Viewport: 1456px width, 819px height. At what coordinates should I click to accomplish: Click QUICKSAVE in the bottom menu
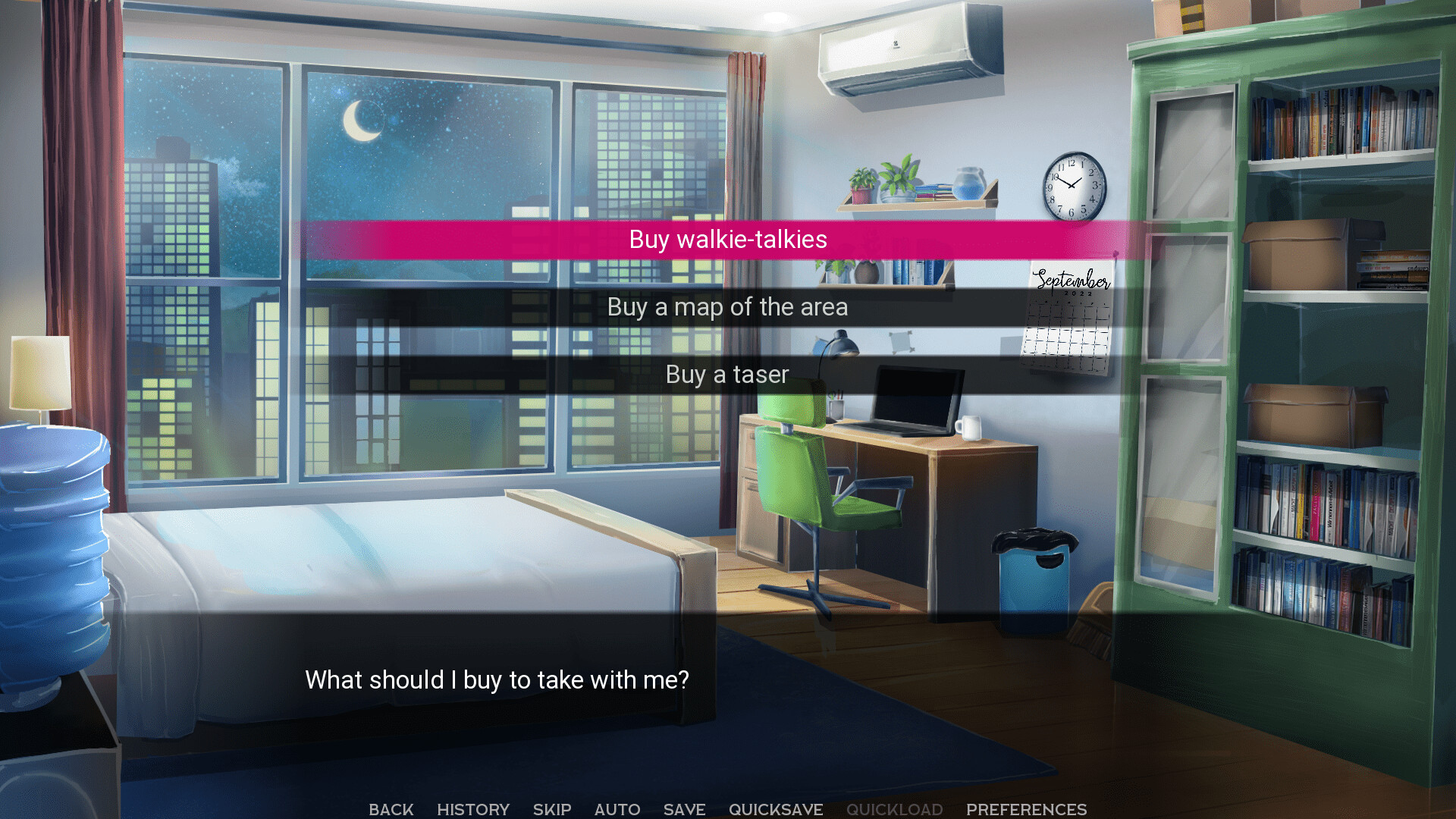[776, 809]
